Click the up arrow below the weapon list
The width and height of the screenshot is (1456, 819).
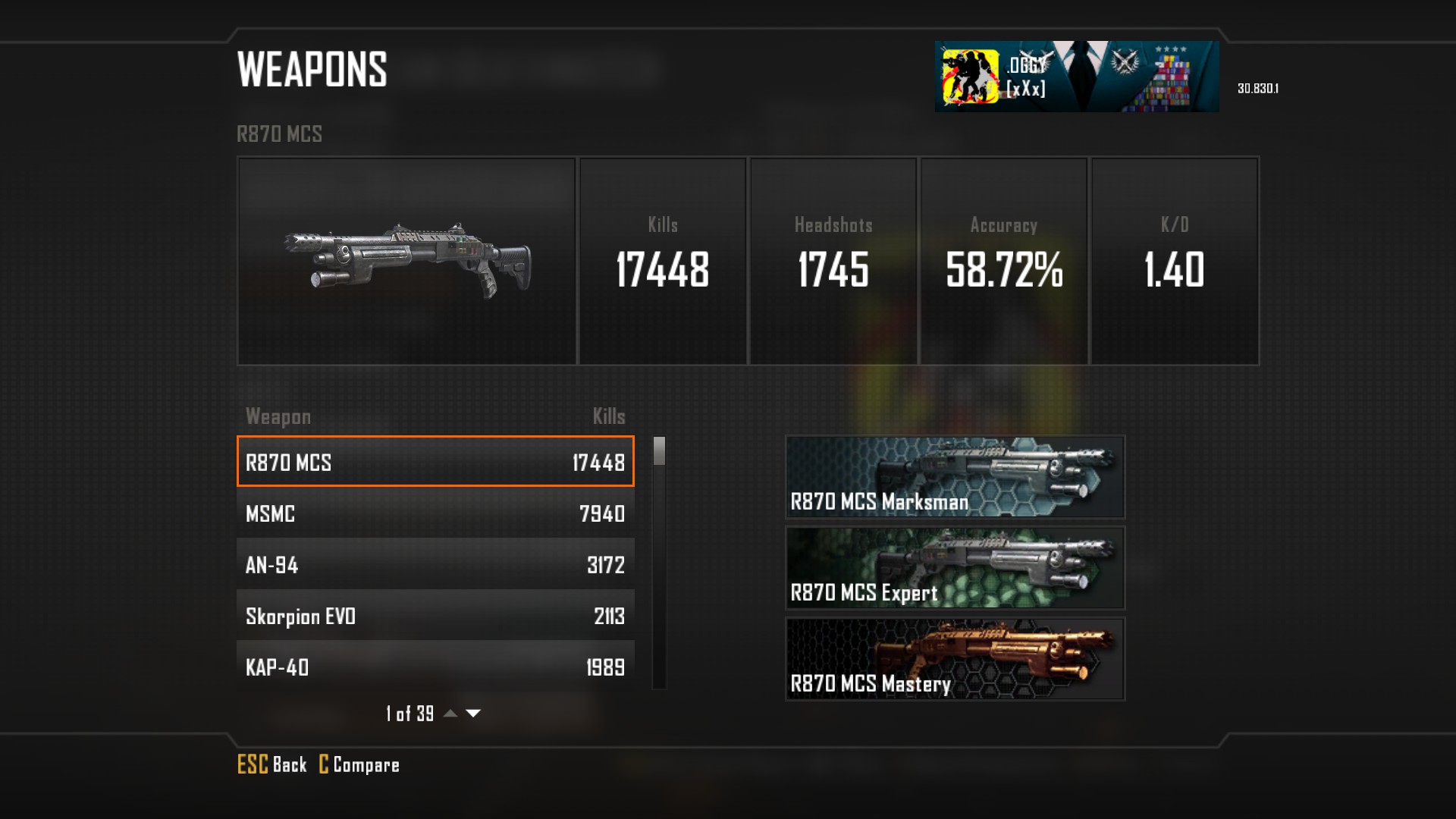(450, 713)
